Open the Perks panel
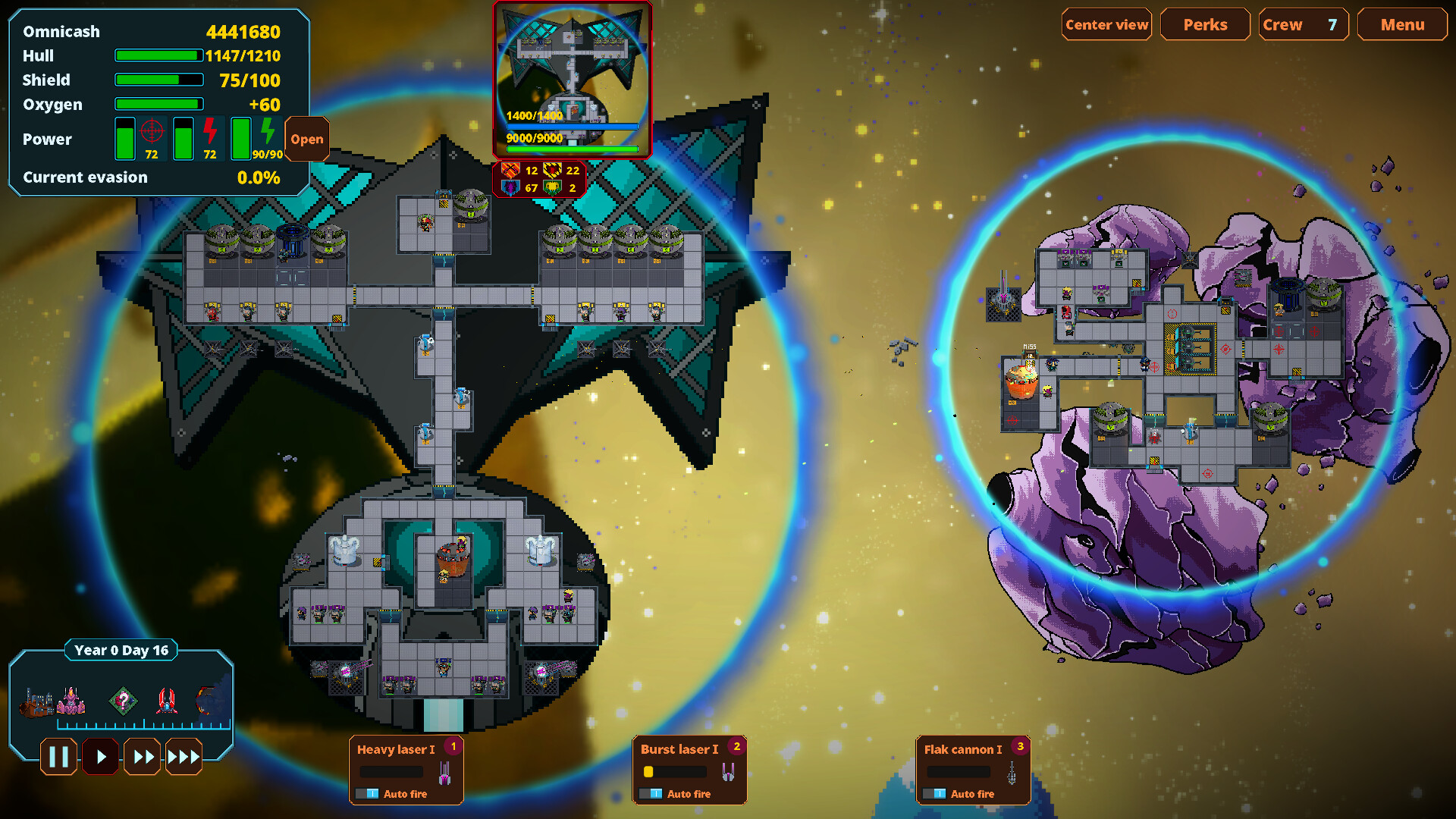This screenshot has width=1456, height=819. (x=1205, y=24)
